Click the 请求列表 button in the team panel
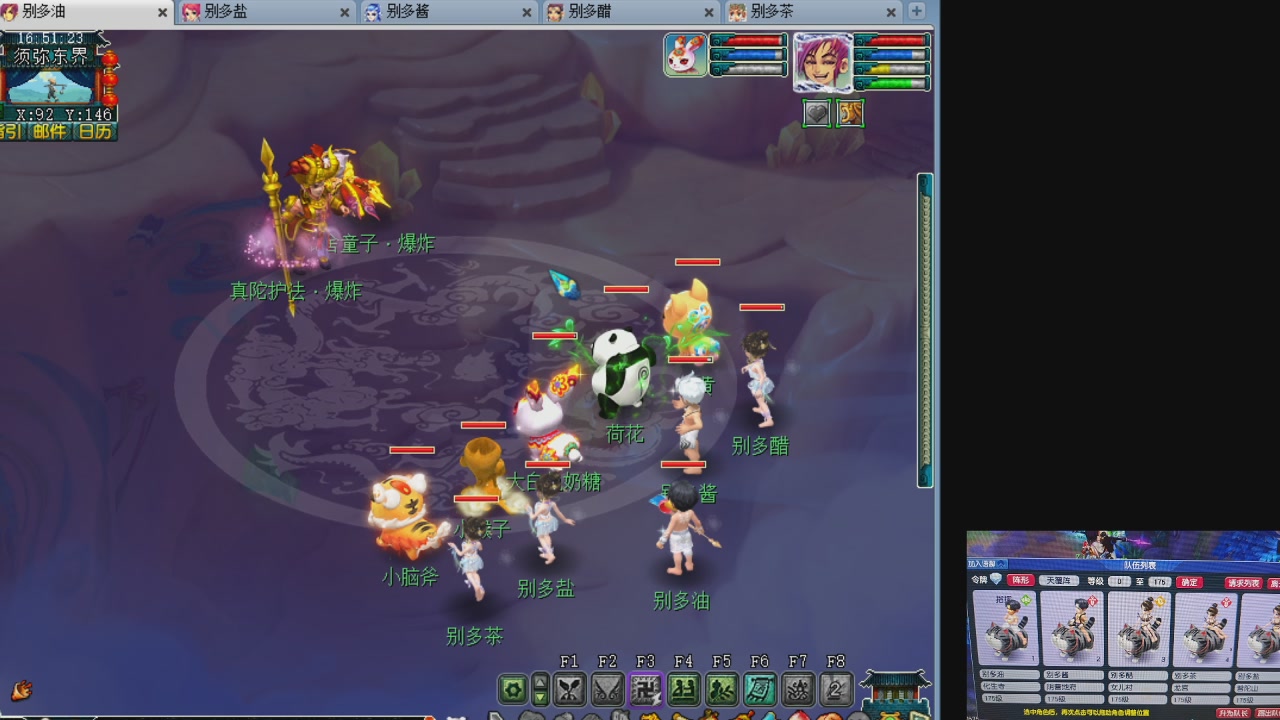 pos(1245,583)
